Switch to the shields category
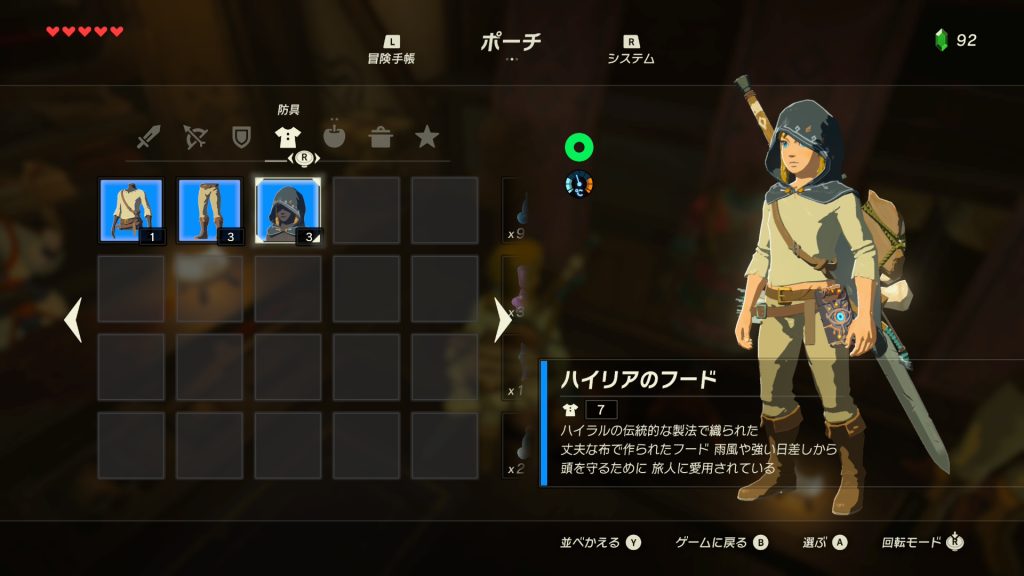Viewport: 1024px width, 576px height. point(241,137)
